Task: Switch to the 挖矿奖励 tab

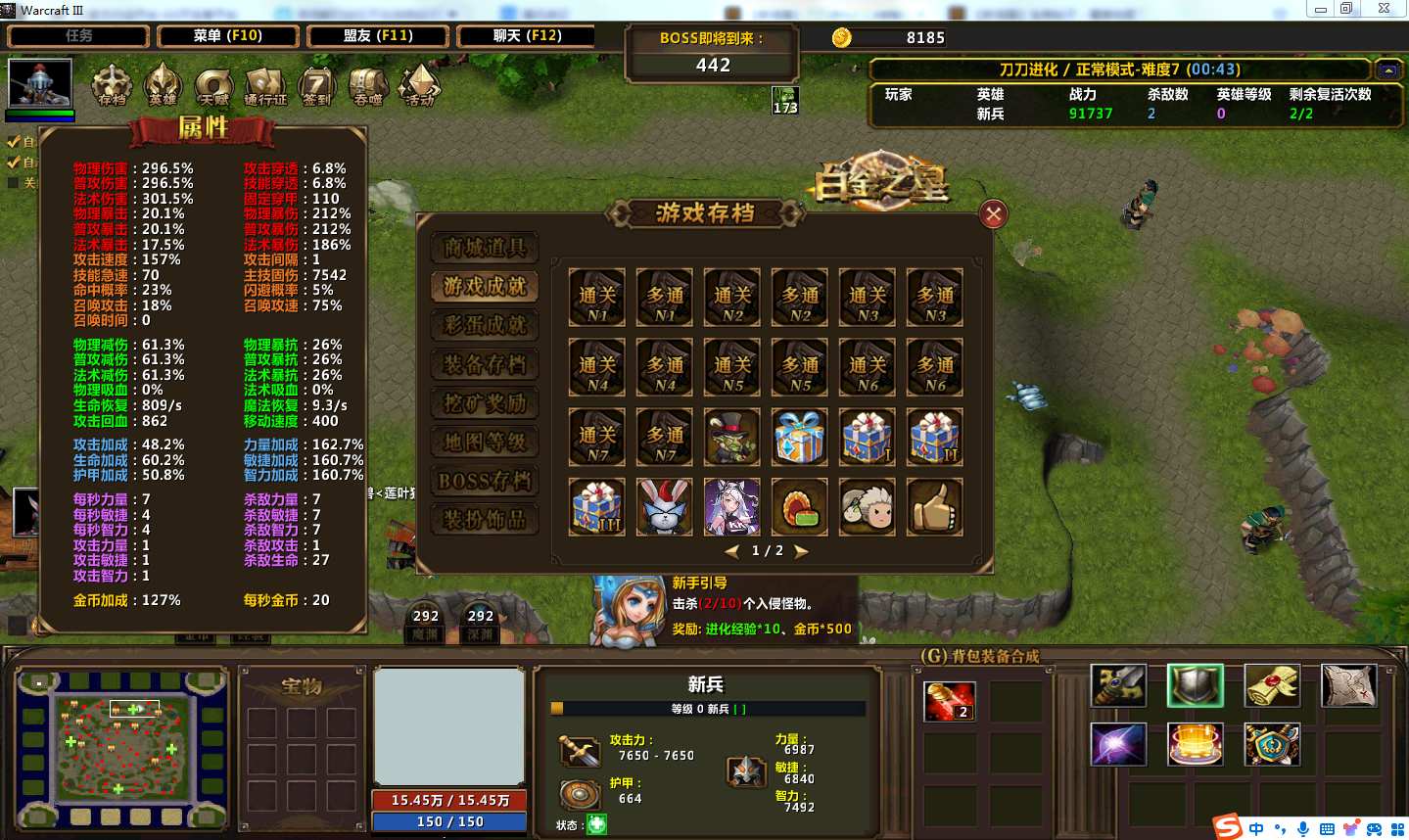Action: point(485,403)
